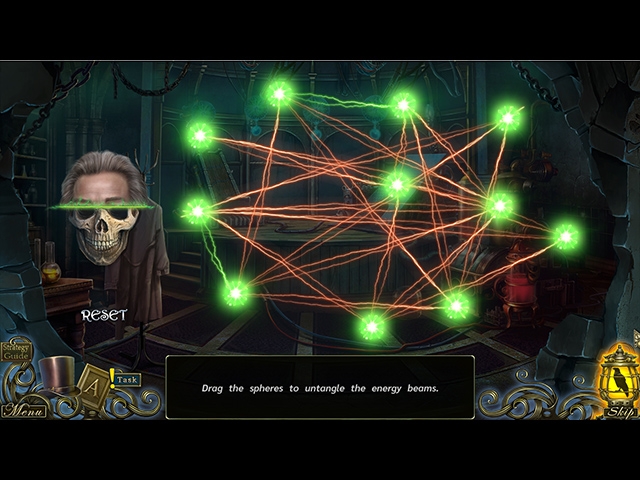
Task: Click the RESET puzzle button
Action: 104,315
